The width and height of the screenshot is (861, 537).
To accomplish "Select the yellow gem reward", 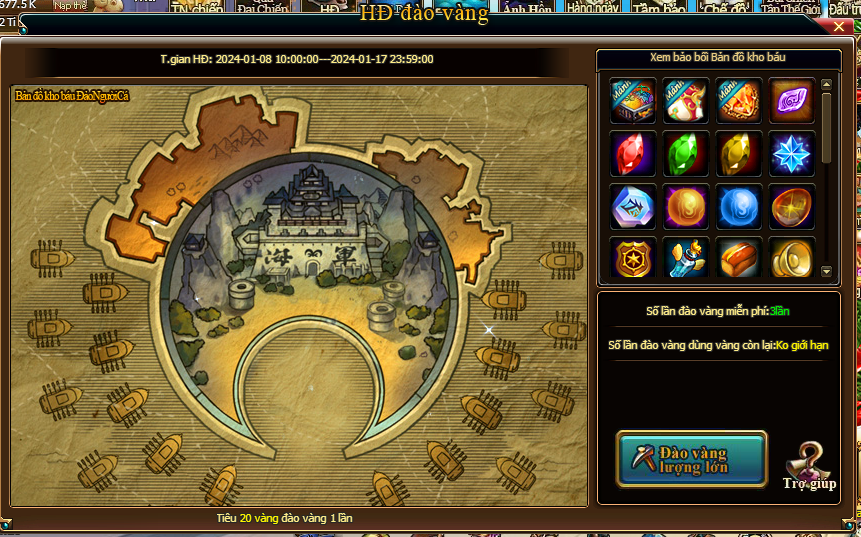I will point(739,154).
